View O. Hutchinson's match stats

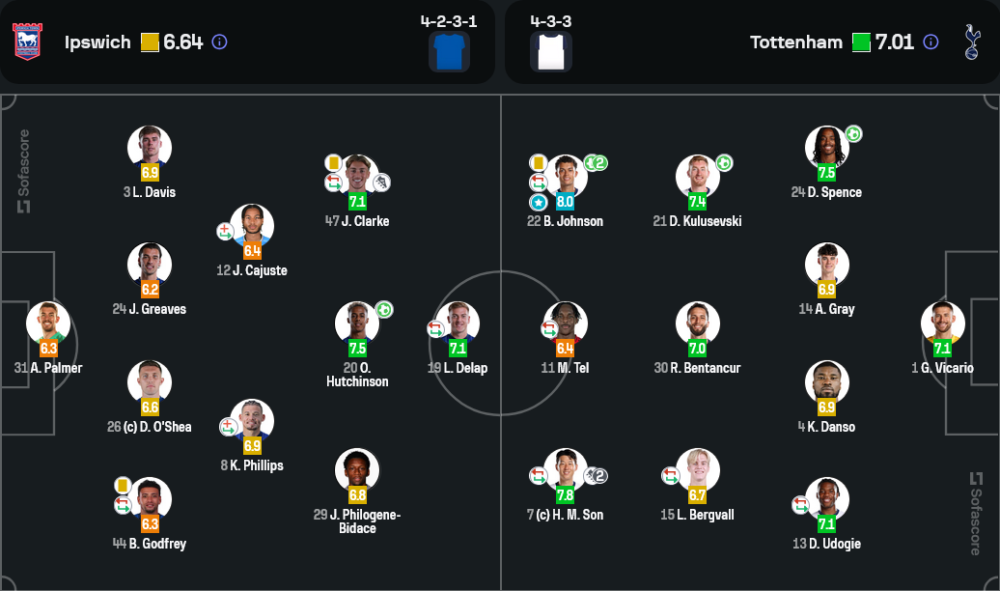coord(357,323)
